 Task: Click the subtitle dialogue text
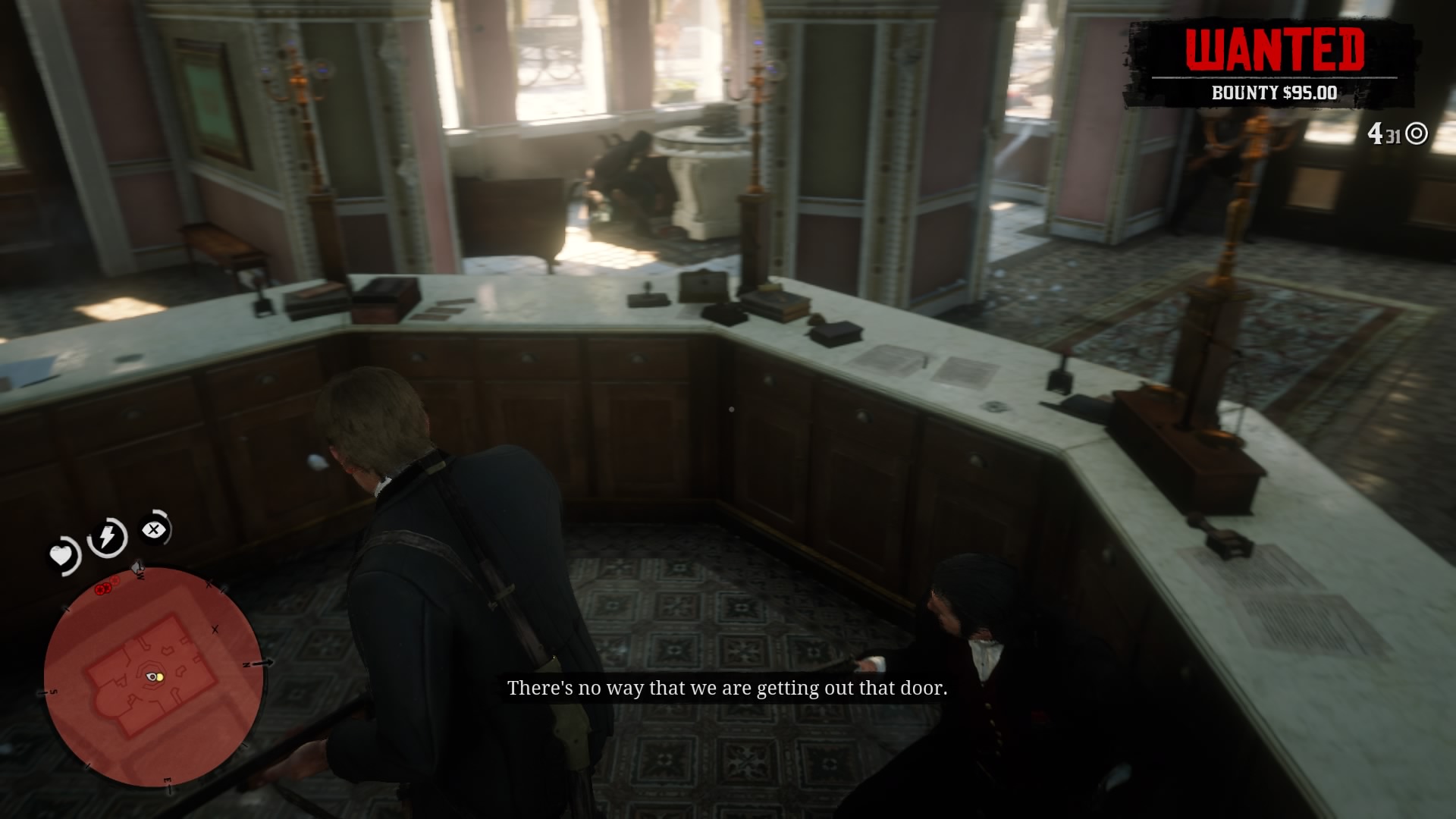(728, 689)
